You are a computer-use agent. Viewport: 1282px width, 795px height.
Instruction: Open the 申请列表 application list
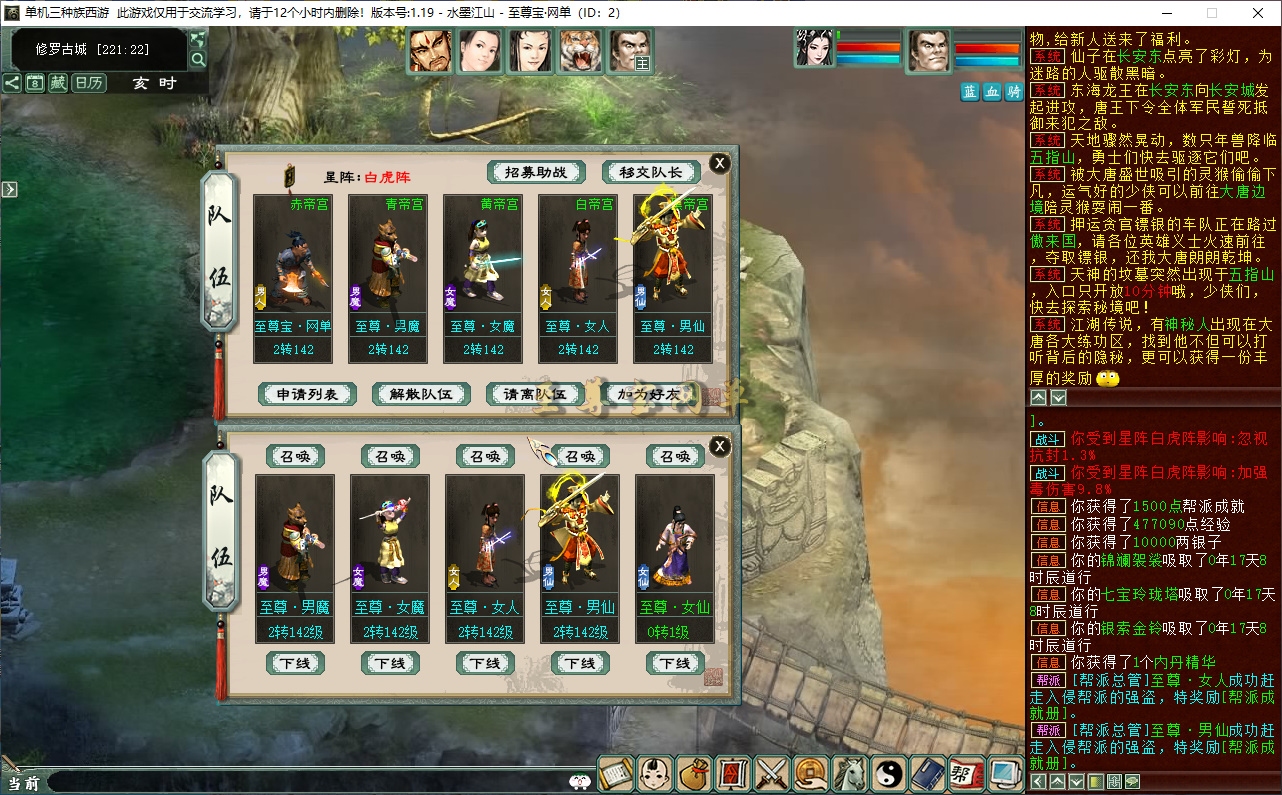308,394
